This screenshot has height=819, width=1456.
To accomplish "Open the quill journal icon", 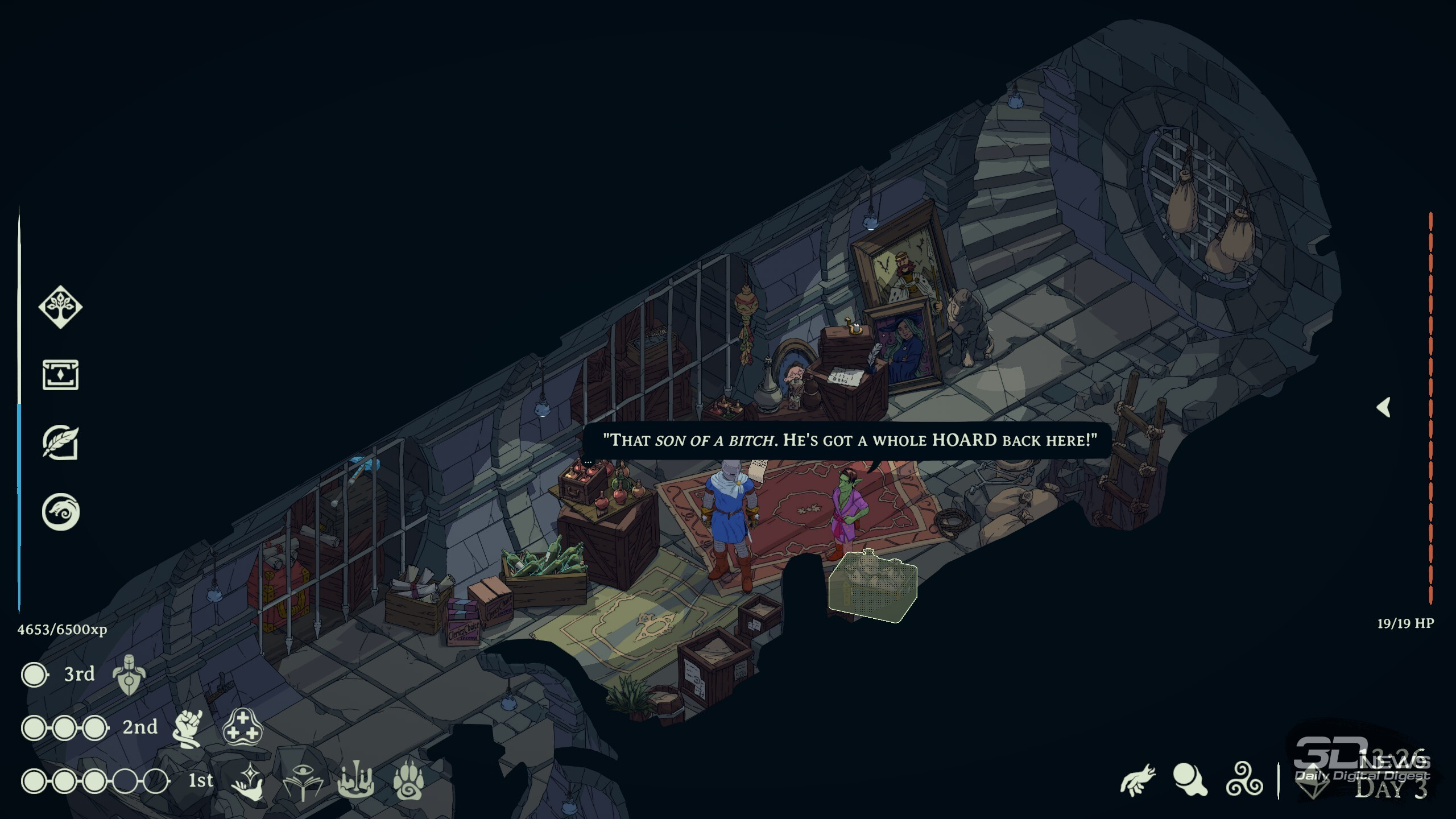I will point(60,443).
